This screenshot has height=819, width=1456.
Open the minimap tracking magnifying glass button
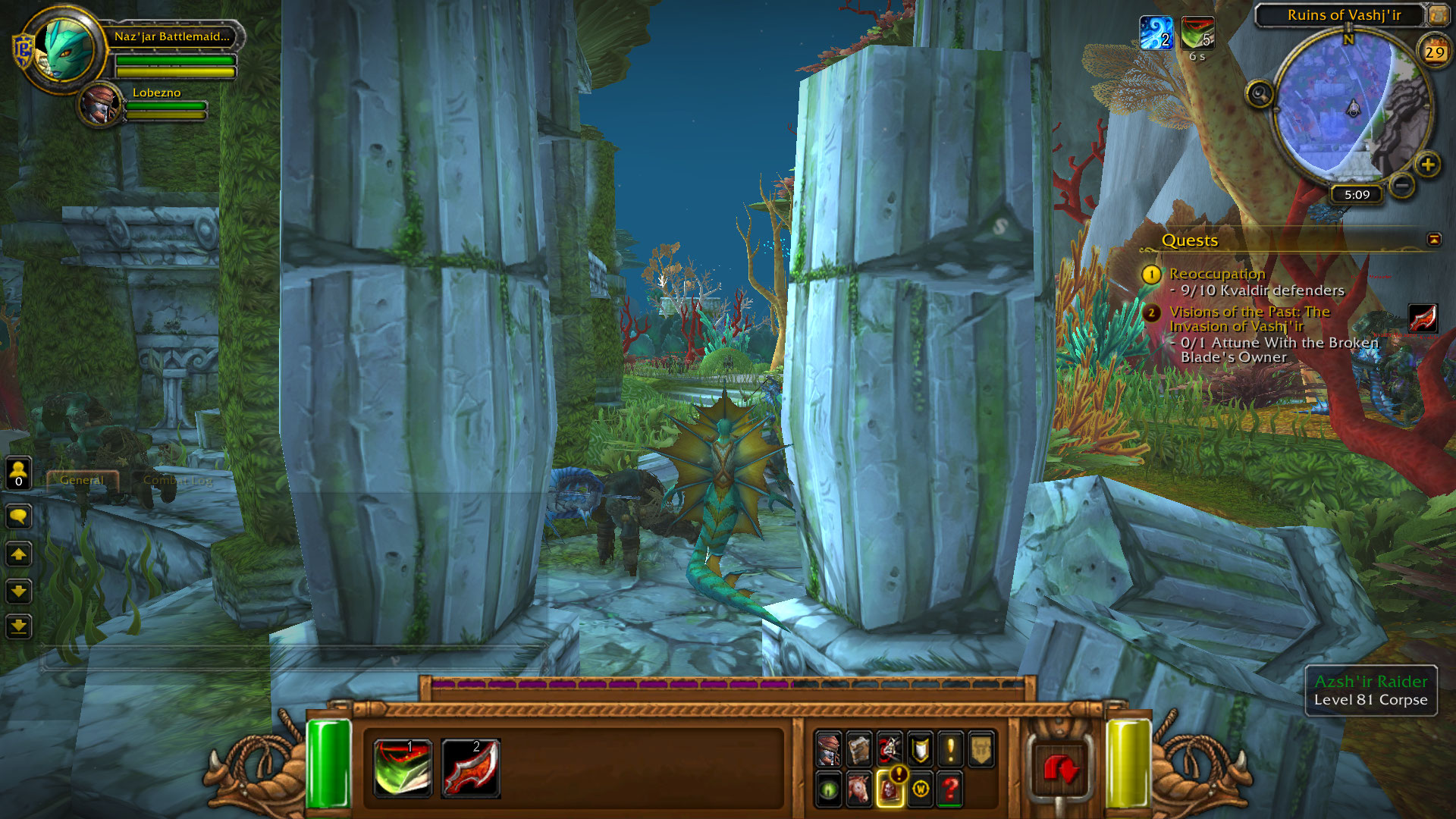coord(1260,95)
